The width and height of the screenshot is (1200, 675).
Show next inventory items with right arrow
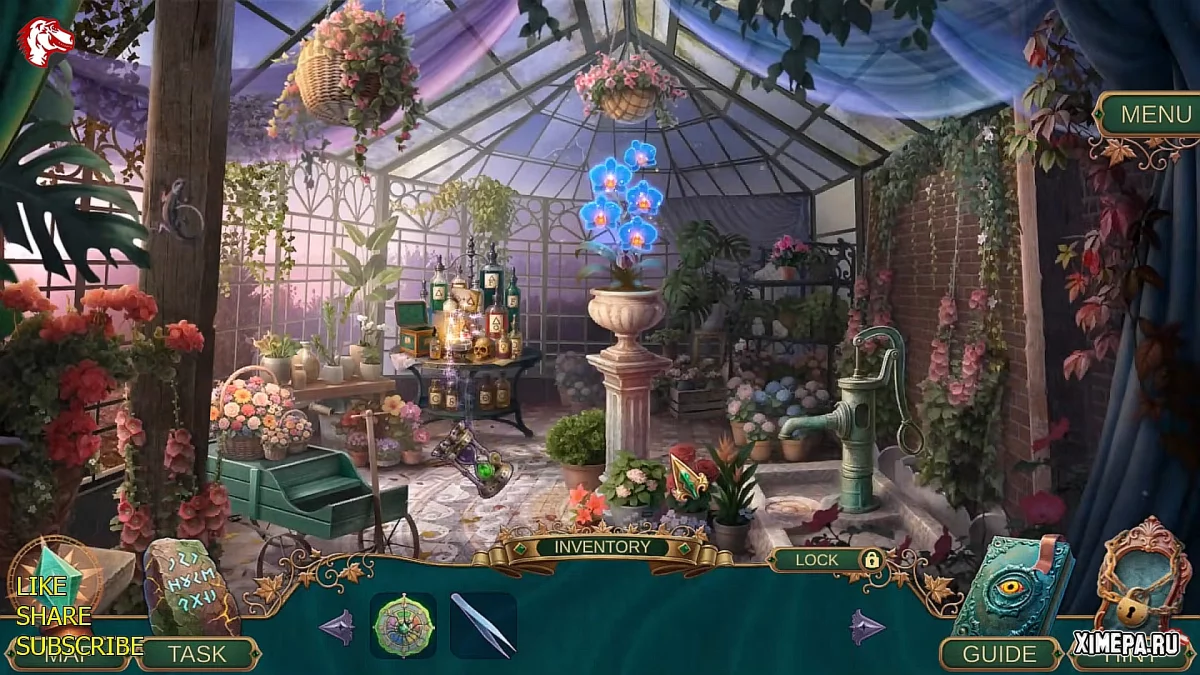(867, 627)
